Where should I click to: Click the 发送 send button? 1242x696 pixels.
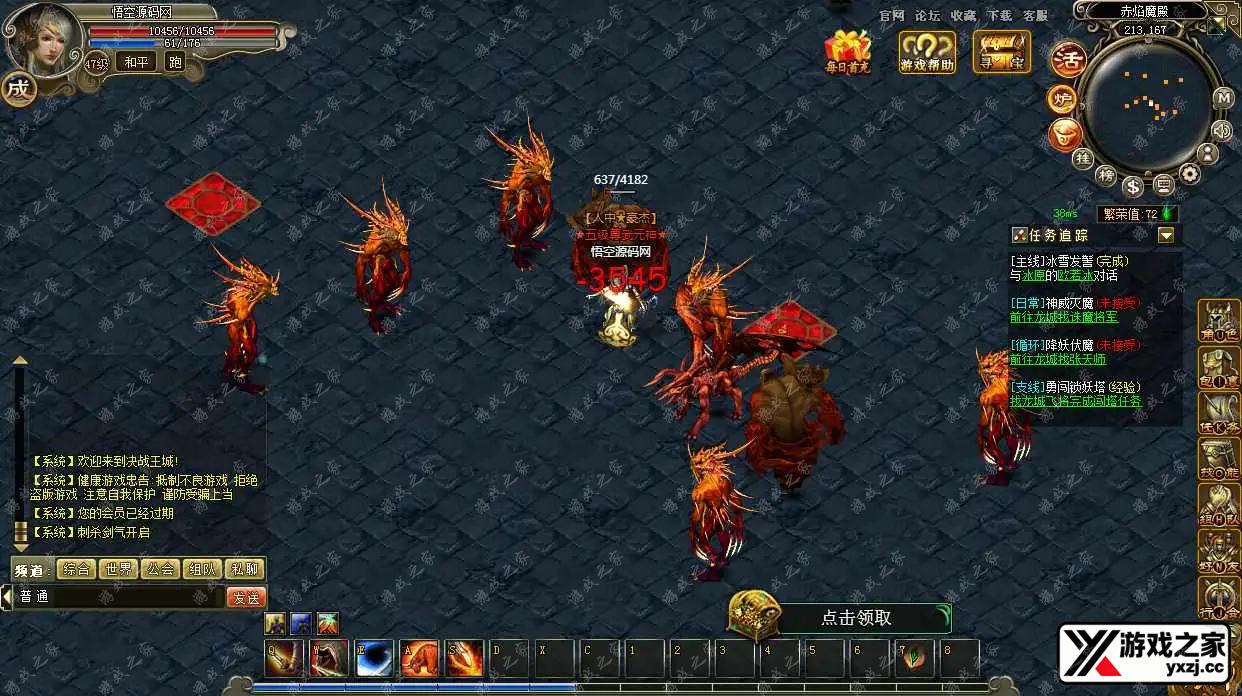(246, 597)
